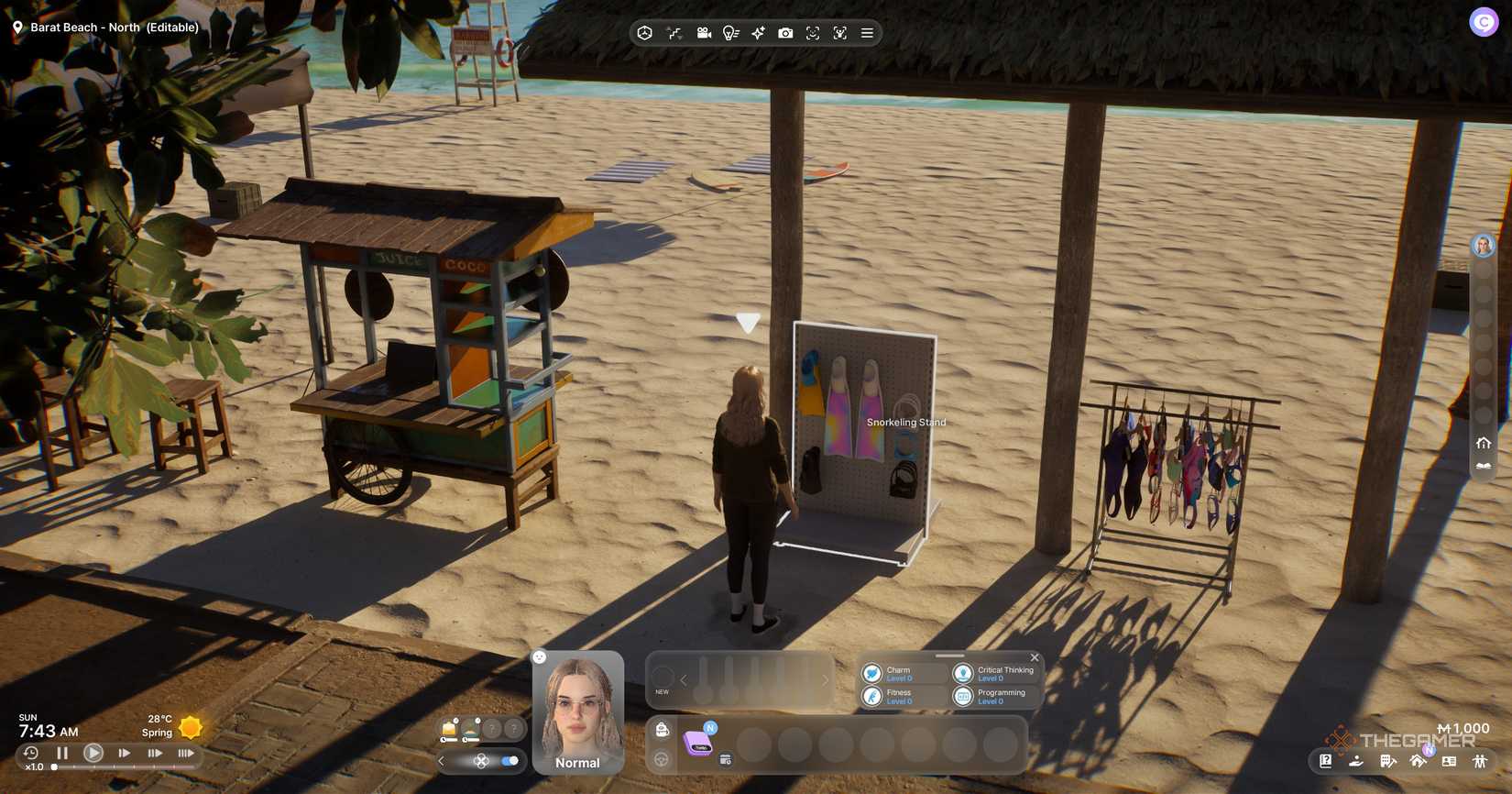Screen dimensions: 1512x794
Task: Open the ID card profile icon
Action: point(1449,761)
